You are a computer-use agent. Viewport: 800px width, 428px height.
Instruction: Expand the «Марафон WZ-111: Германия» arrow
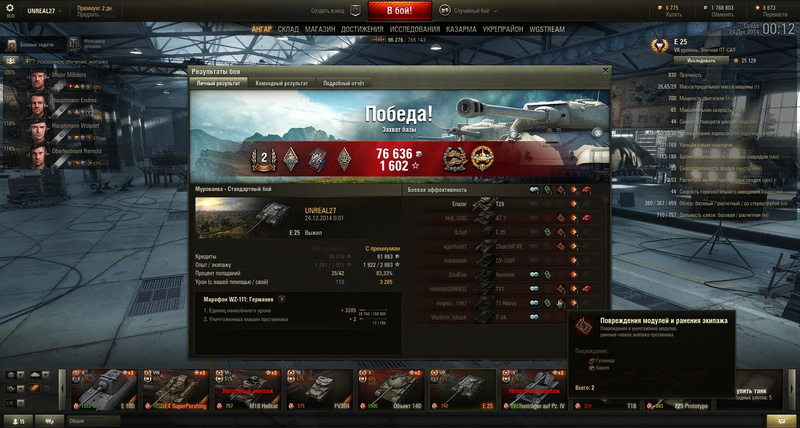[x=281, y=298]
